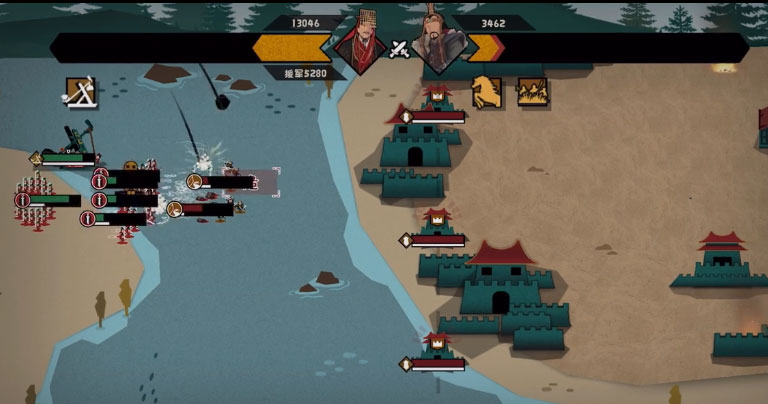This screenshot has width=768, height=404.
Task: Select the red-robed commander portrait
Action: pyautogui.click(x=361, y=42)
